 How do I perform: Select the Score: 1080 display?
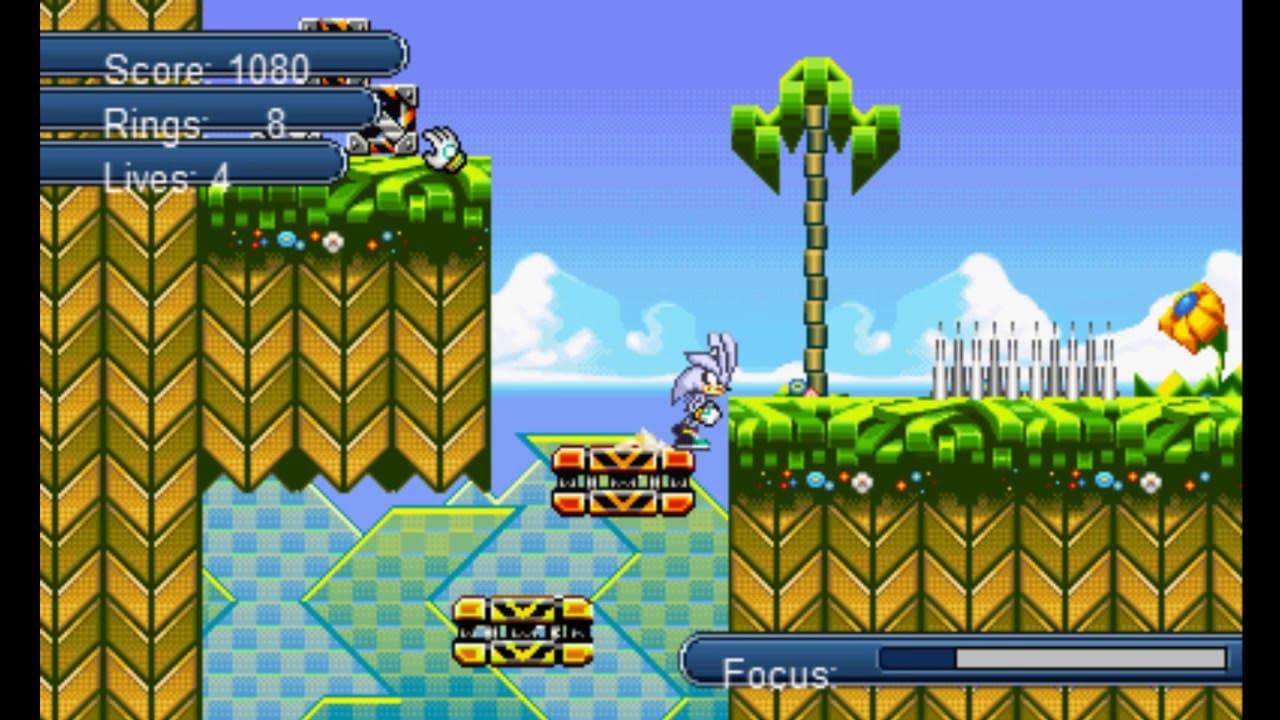click(205, 68)
